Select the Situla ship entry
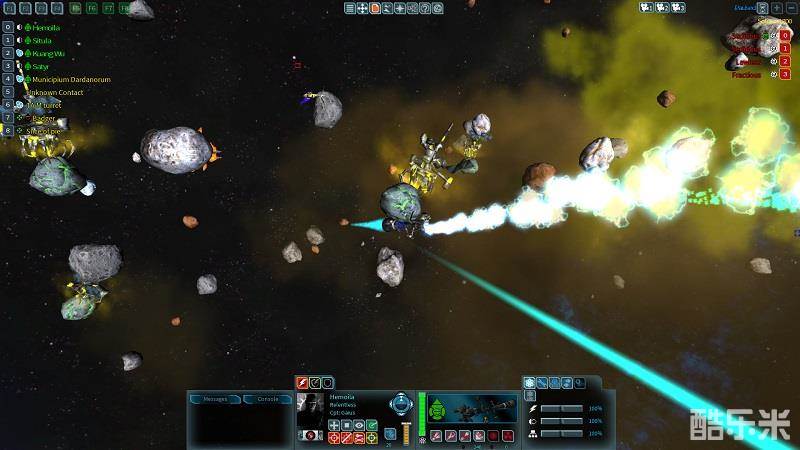The width and height of the screenshot is (800, 450). pos(41,40)
